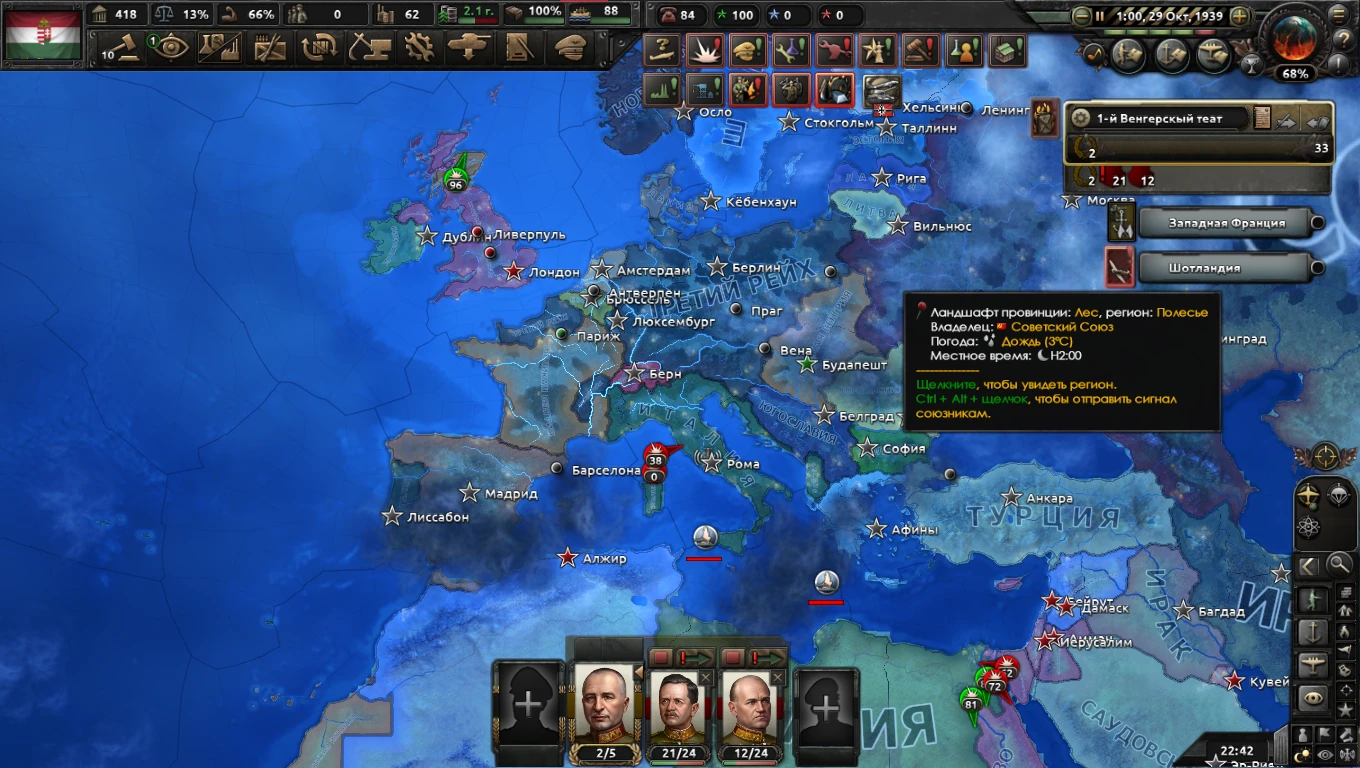1360x768 pixels.
Task: Open the main game menu (hamburger icon)
Action: (1338, 15)
